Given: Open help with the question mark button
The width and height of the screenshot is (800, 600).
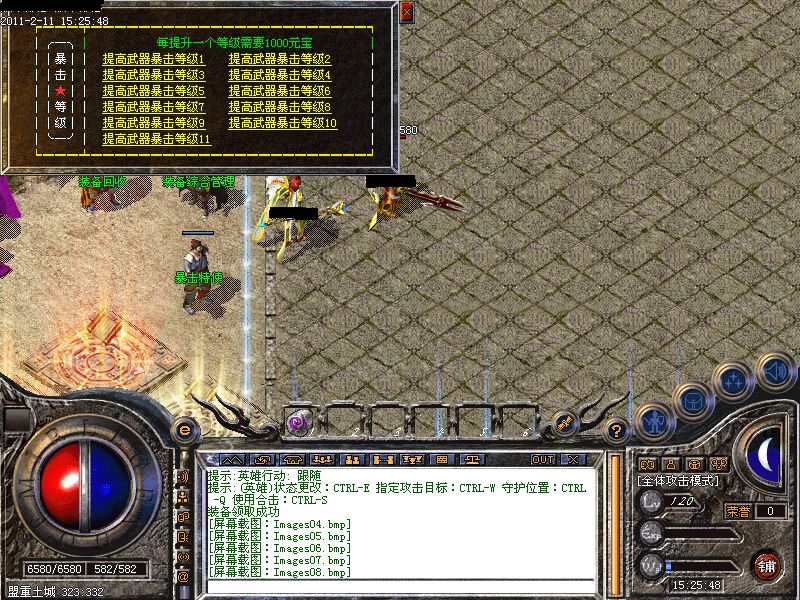Looking at the screenshot, I should (617, 431).
